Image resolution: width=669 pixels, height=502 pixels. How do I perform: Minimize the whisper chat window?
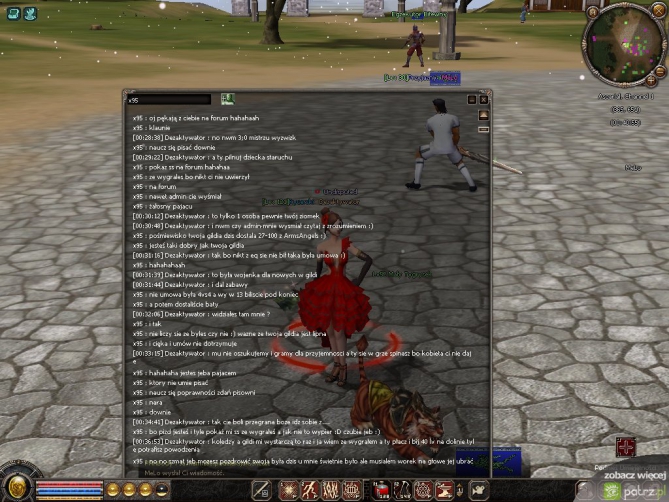(x=473, y=99)
